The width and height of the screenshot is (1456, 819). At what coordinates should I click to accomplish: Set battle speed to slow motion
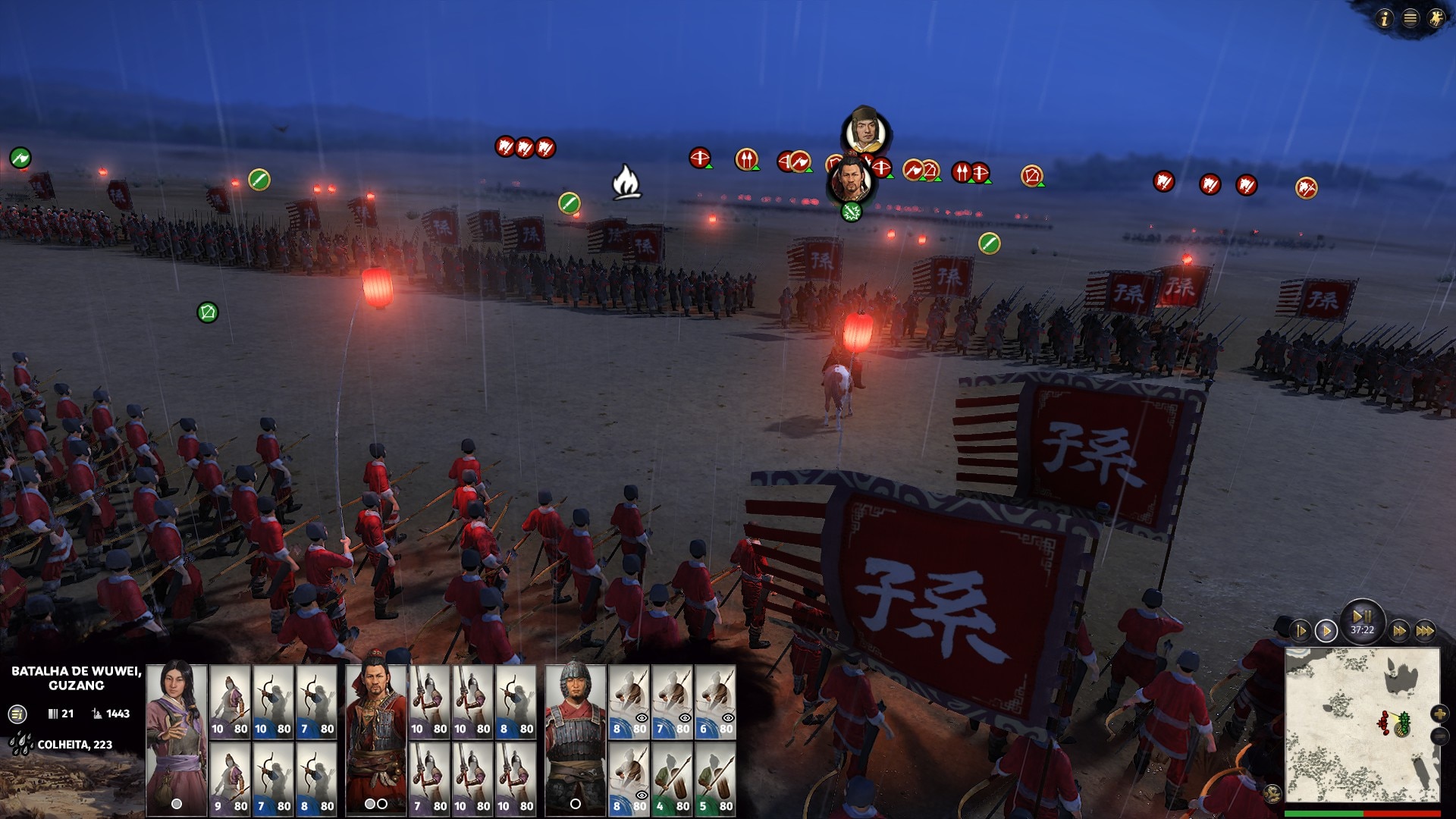1301,630
